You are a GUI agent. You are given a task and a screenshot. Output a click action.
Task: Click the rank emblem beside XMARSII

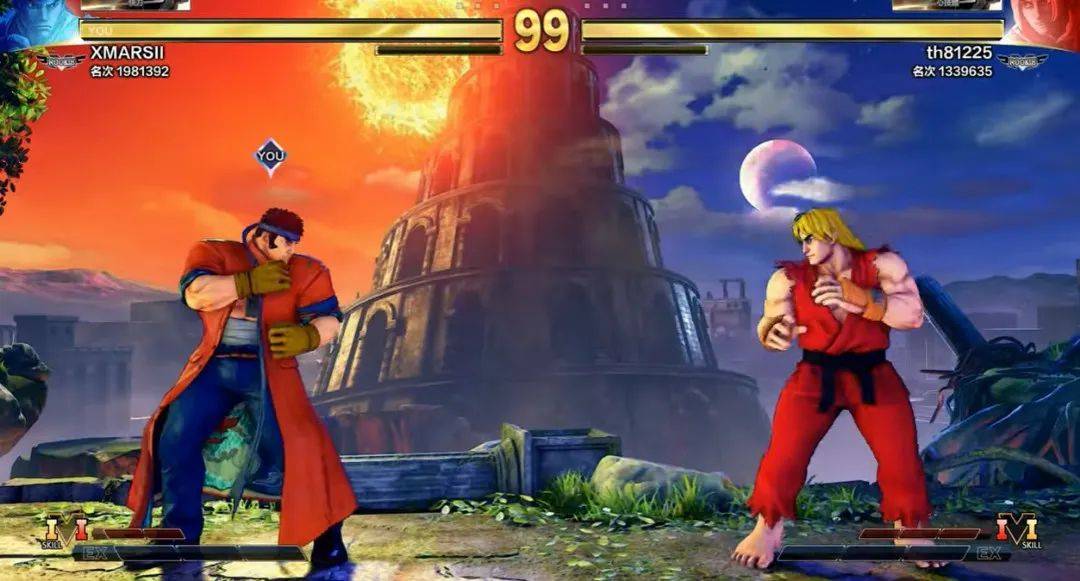click(60, 63)
